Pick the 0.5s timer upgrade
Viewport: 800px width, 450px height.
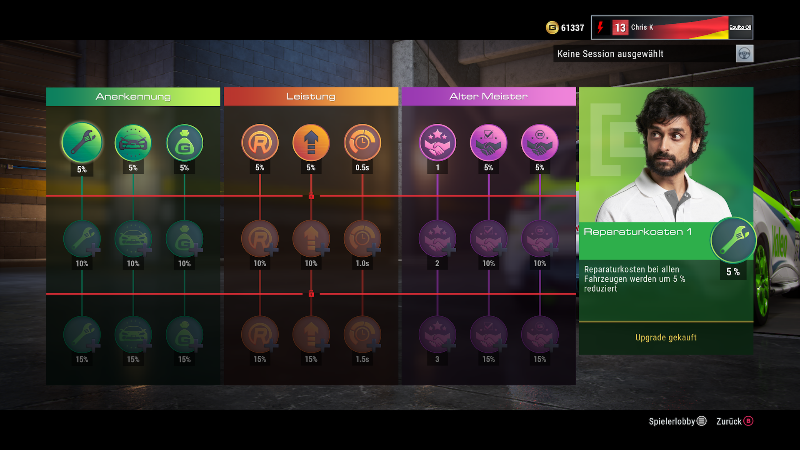tap(362, 142)
